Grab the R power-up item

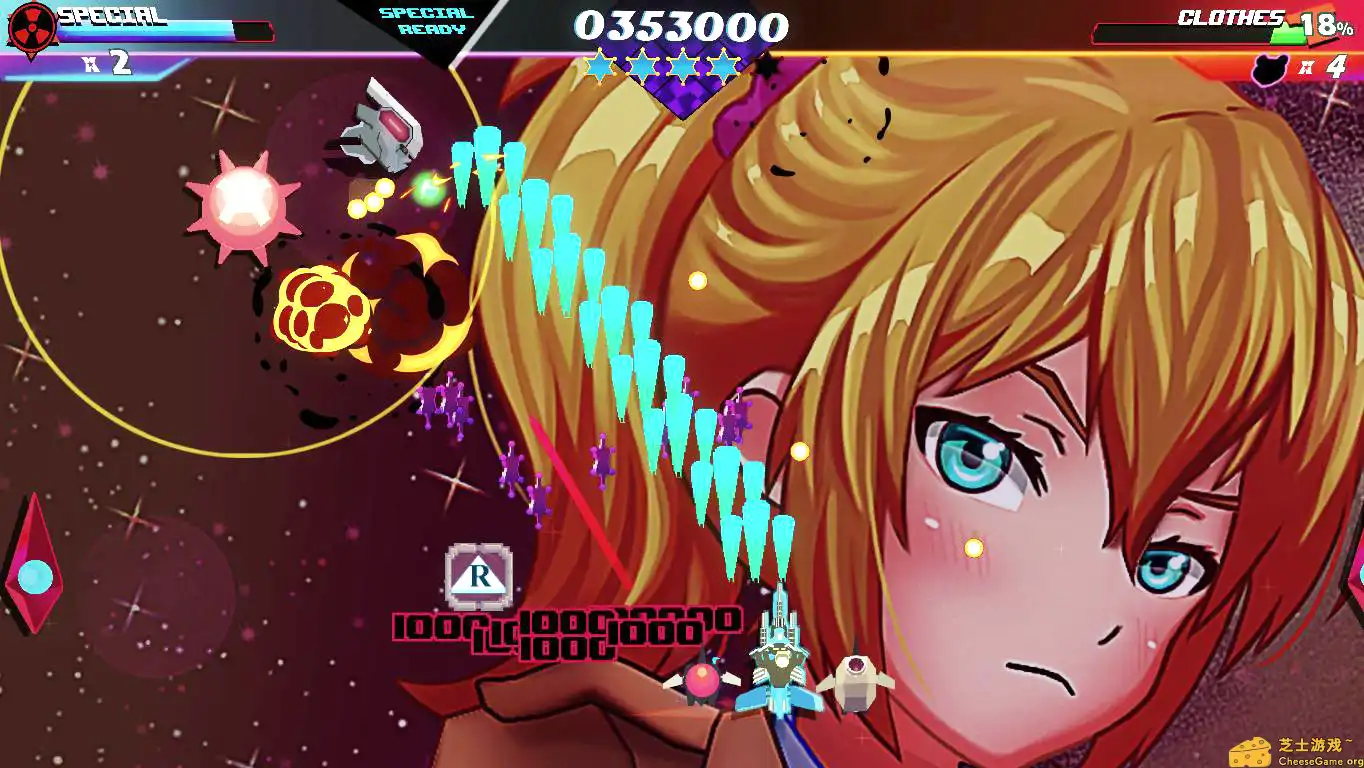point(480,577)
